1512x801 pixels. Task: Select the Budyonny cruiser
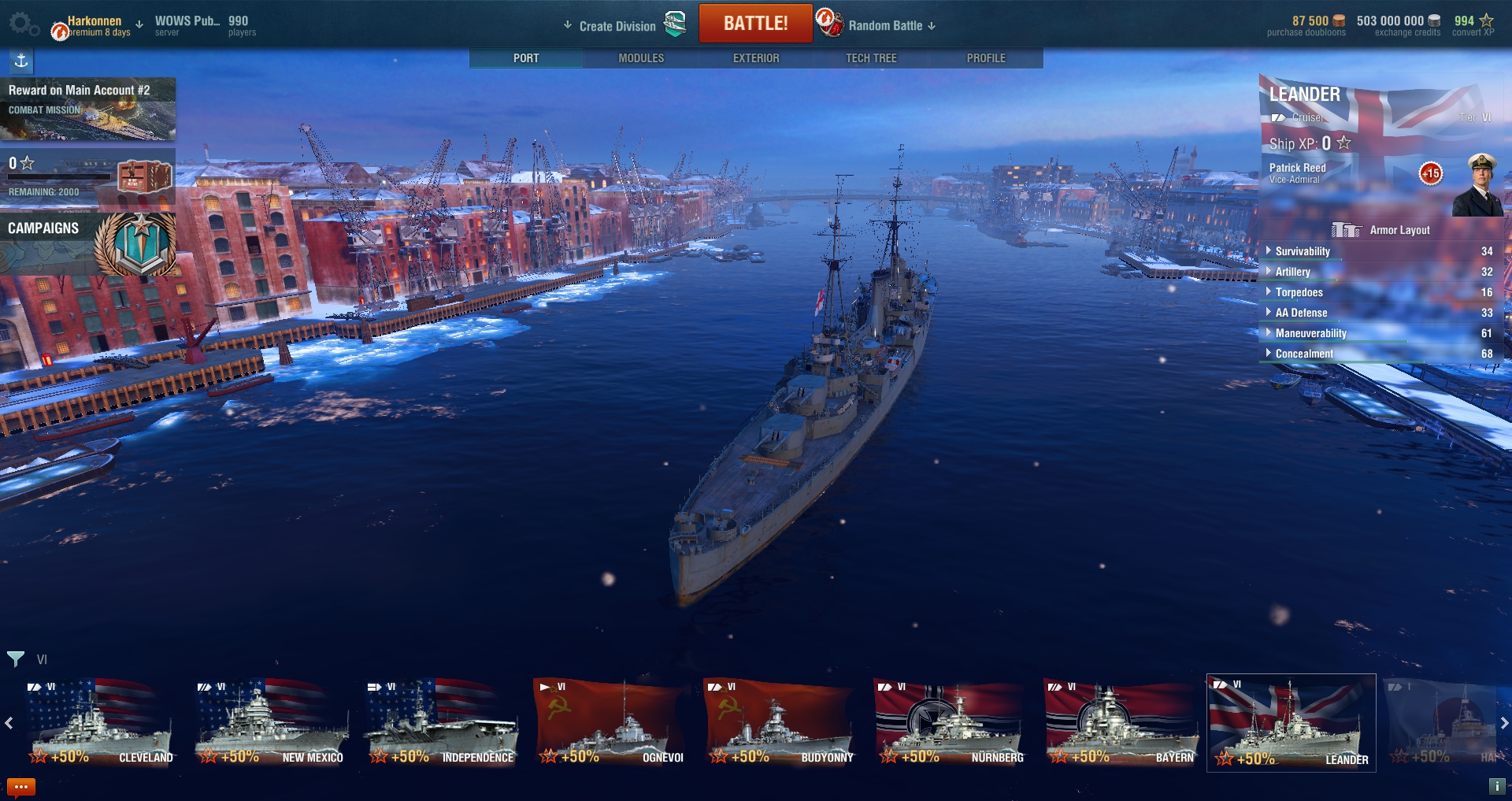(780, 723)
